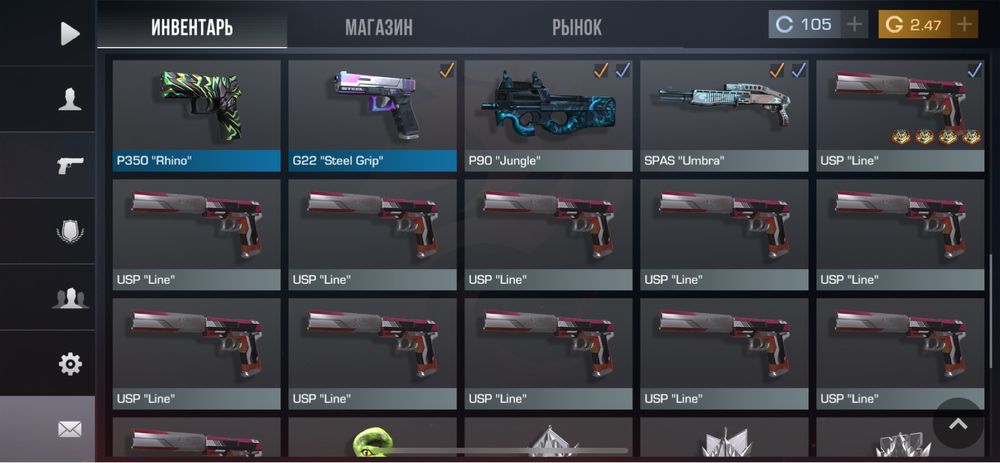Open settings via the gear icon
This screenshot has width=1000, height=463.
pyautogui.click(x=69, y=364)
